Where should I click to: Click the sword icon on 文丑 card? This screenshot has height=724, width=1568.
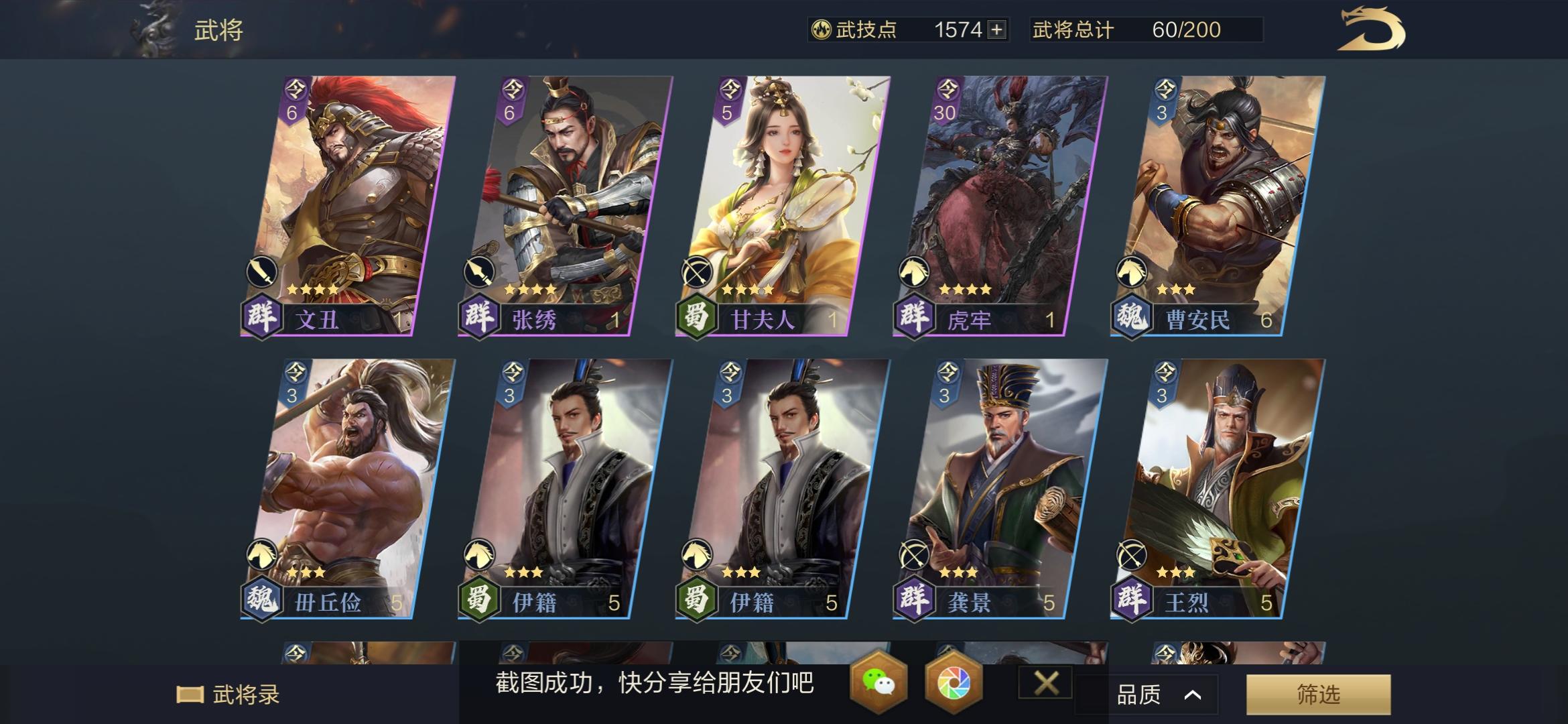261,274
